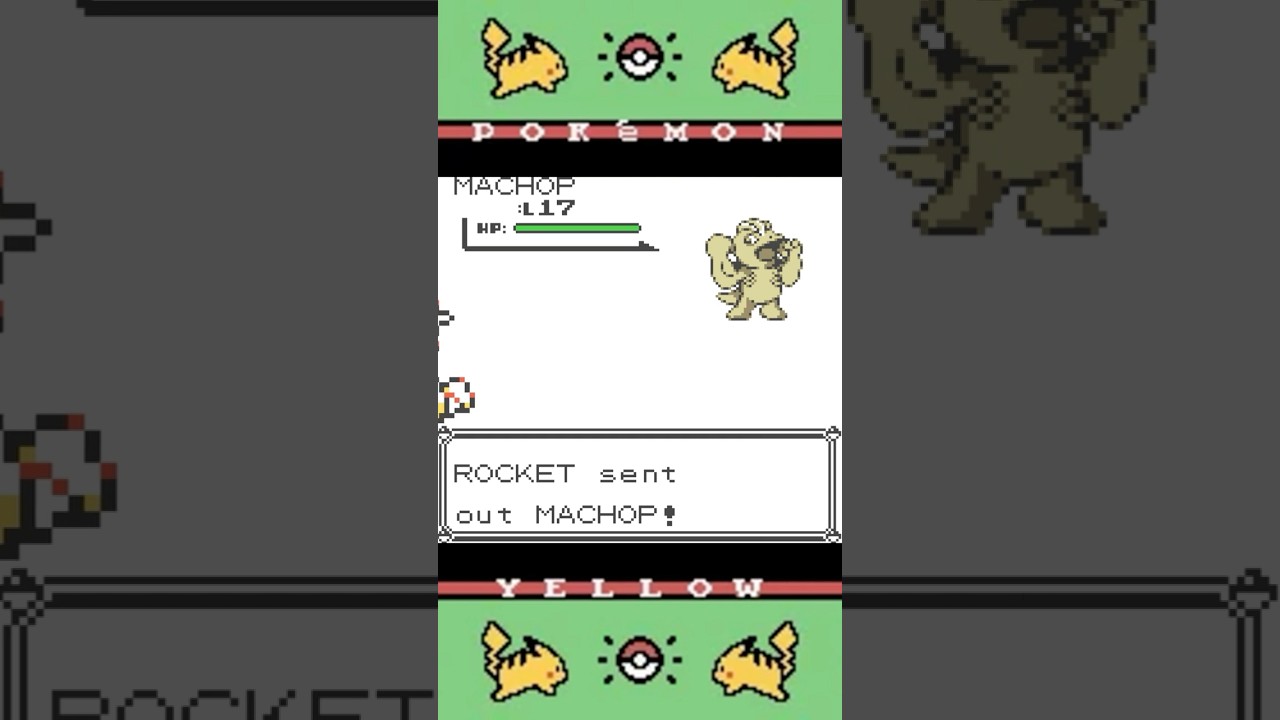Select the Poké Ball icon between the Pikachus
1280x720 pixels.
tap(641, 55)
